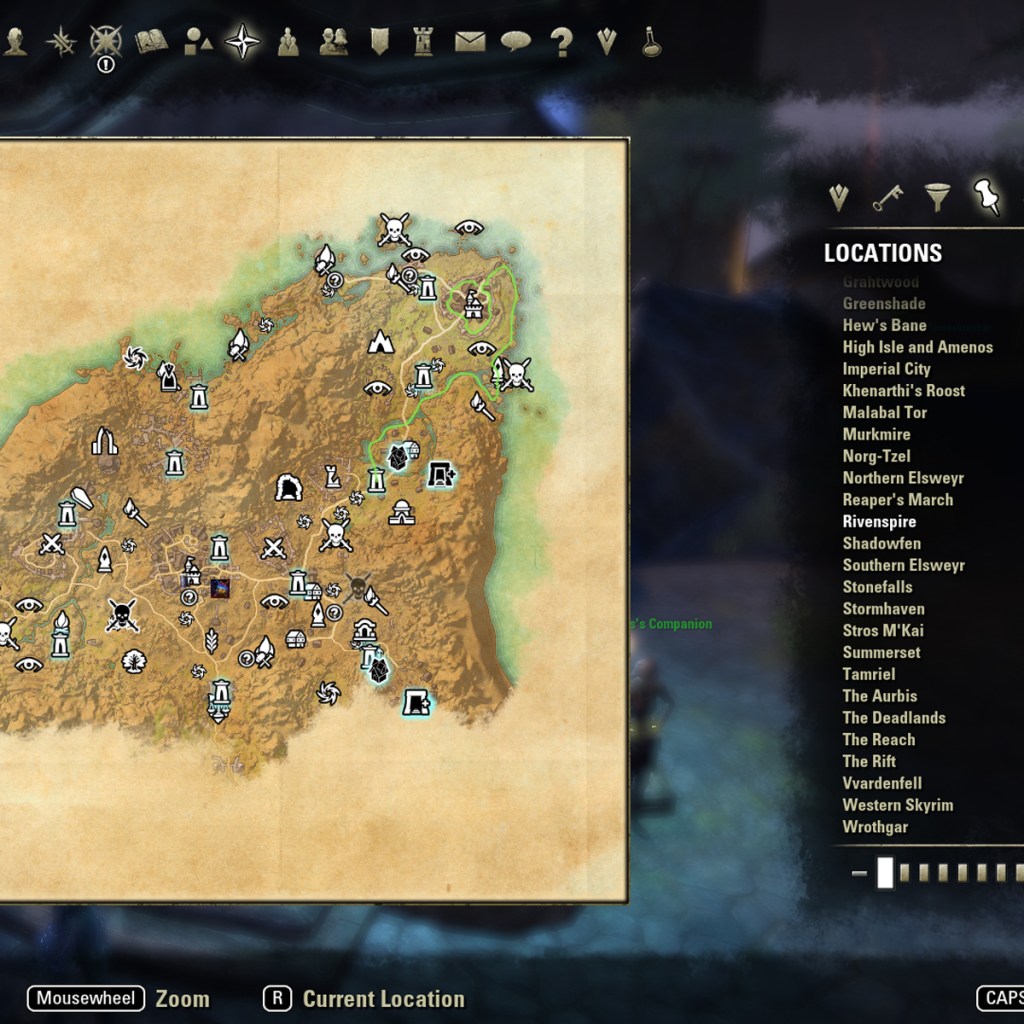Show the Imperial City map
This screenshot has height=1024, width=1024.
tap(886, 369)
